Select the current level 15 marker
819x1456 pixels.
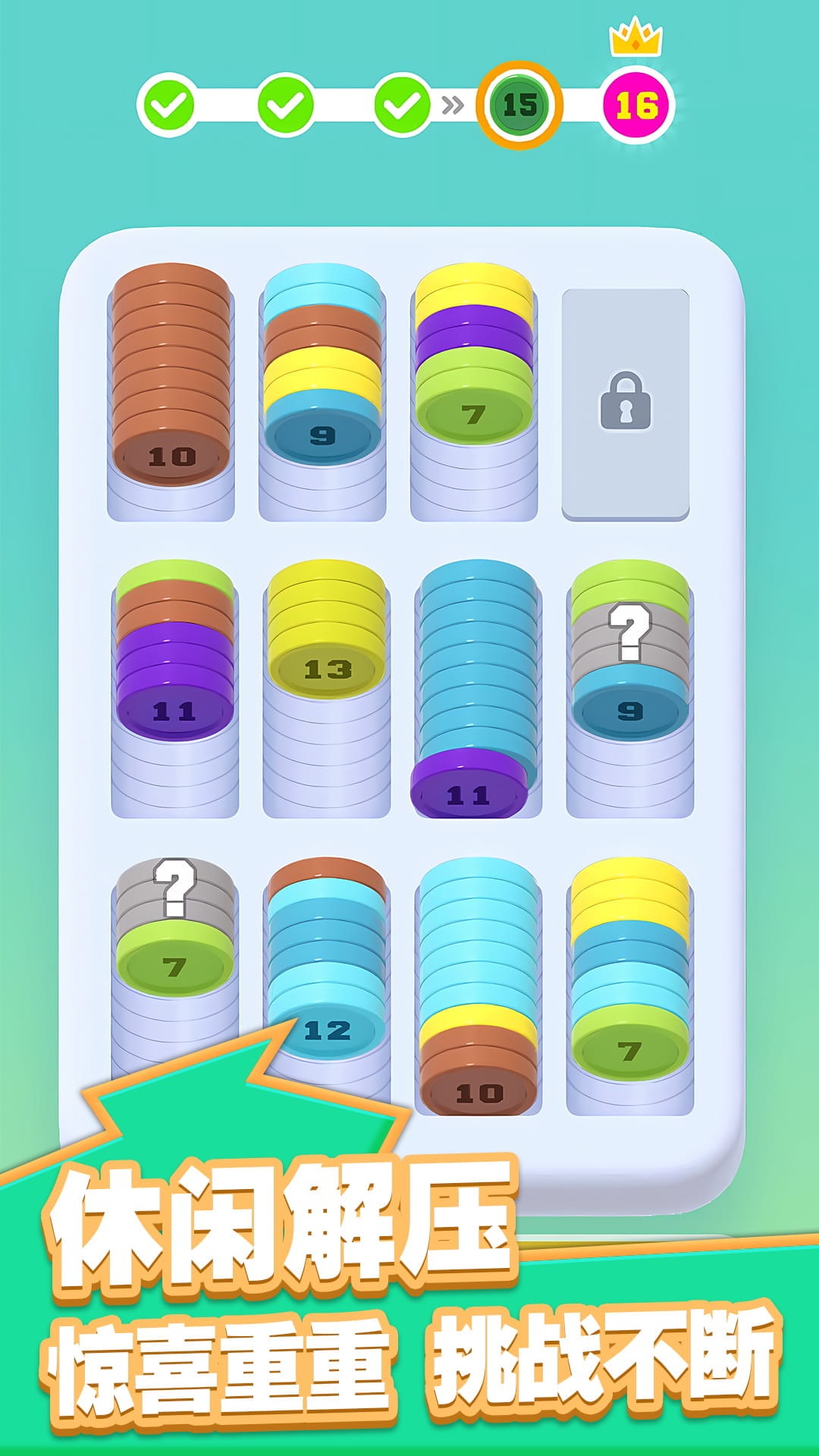click(x=519, y=105)
